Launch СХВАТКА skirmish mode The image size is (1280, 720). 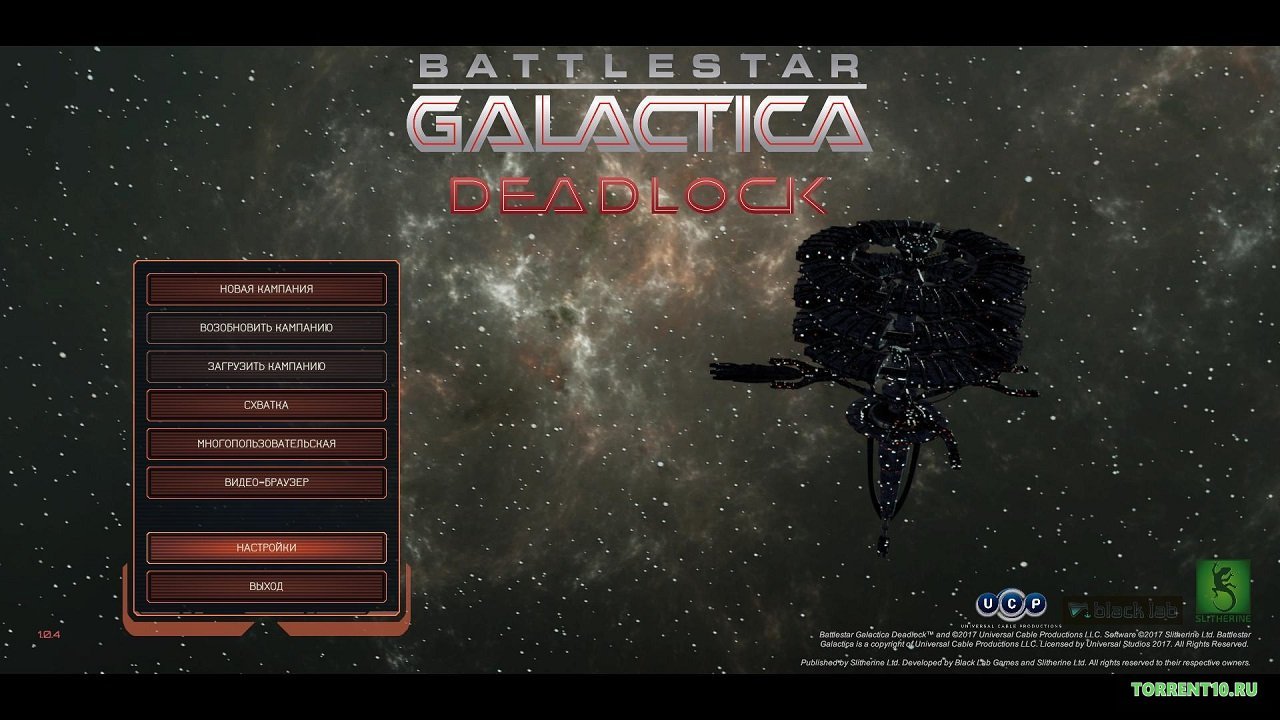tap(267, 404)
